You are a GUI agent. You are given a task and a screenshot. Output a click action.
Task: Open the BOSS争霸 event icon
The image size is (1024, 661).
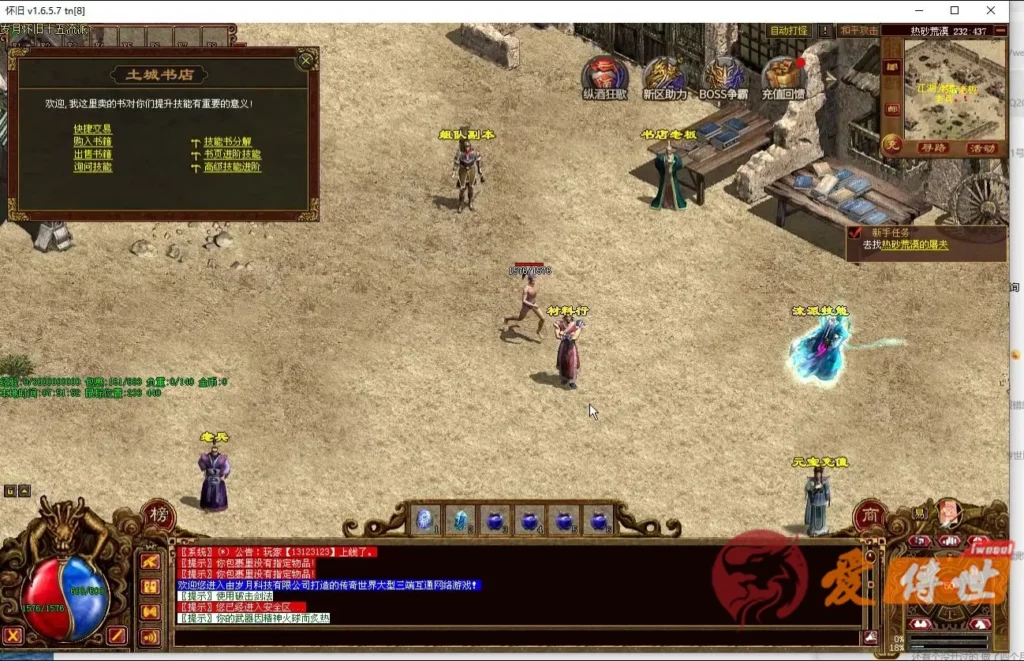tap(723, 75)
